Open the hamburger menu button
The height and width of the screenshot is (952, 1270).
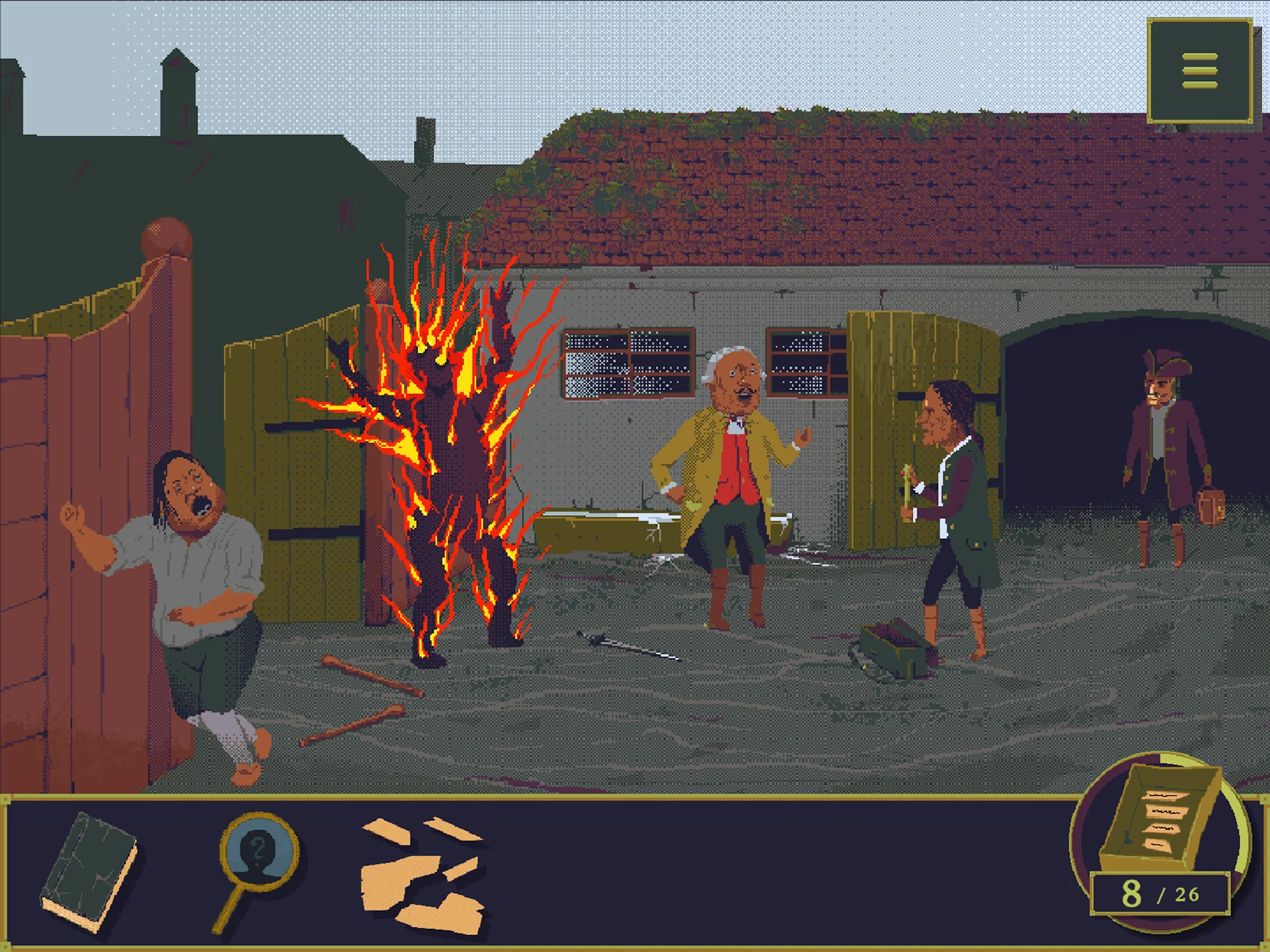[x=1199, y=71]
